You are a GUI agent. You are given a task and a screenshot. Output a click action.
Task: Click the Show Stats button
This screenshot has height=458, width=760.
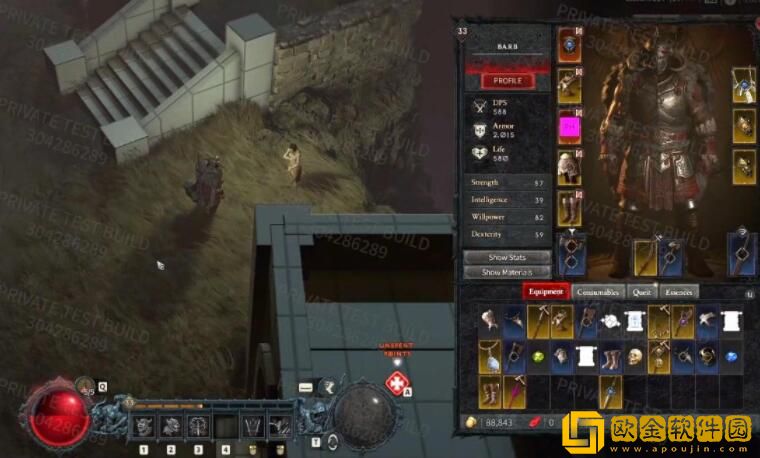[x=507, y=257]
